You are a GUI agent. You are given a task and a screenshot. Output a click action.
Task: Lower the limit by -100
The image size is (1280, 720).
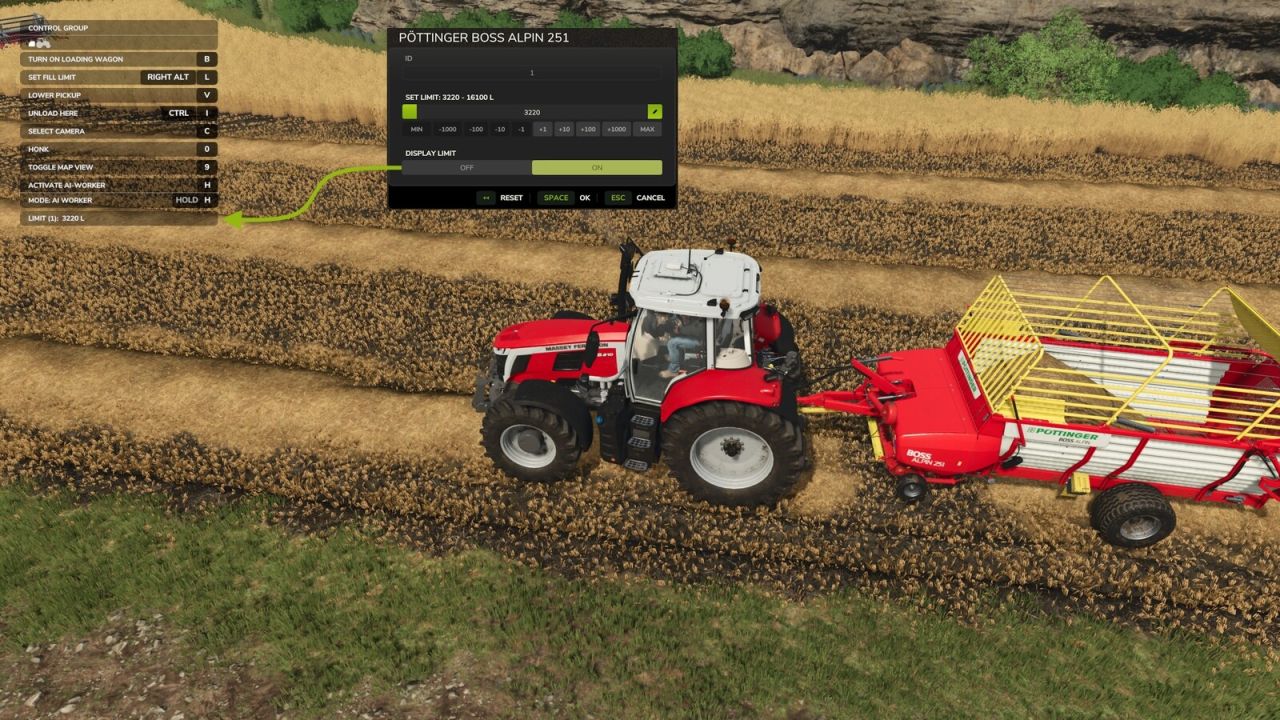[476, 129]
